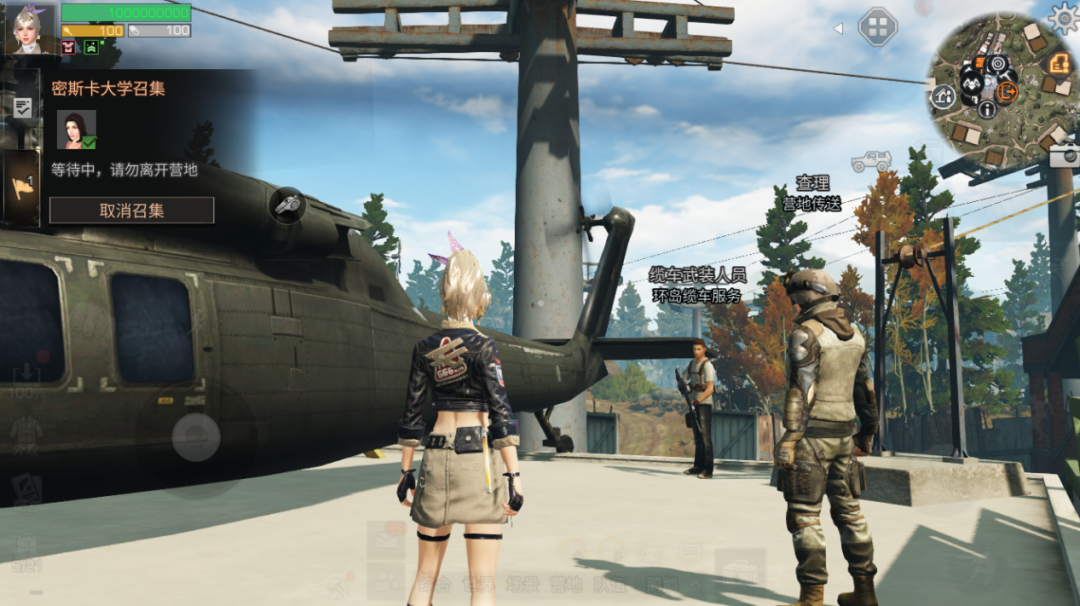
Task: Select the orange exit marker on minimap
Action: (1005, 92)
